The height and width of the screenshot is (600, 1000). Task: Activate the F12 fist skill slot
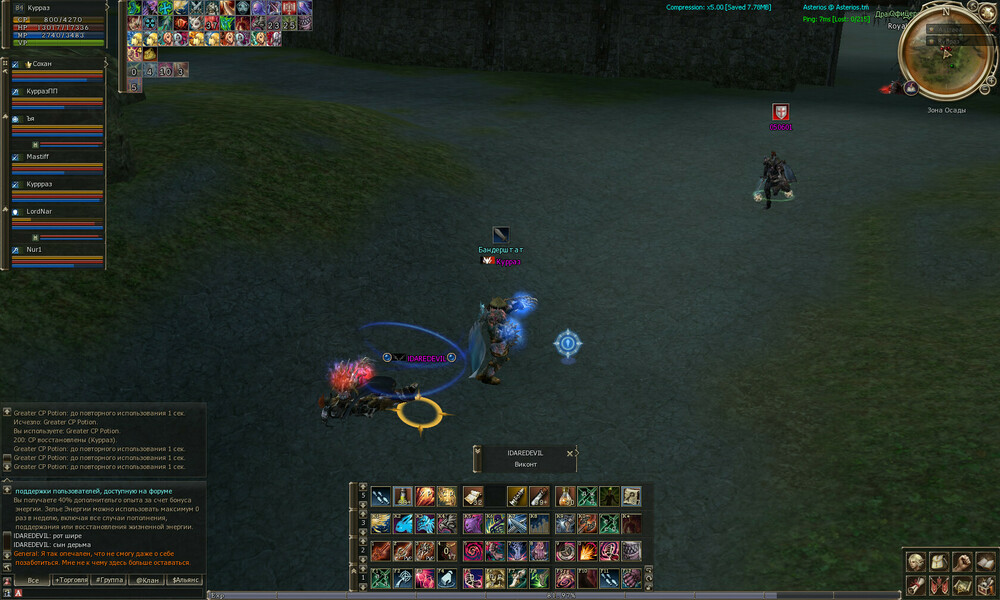click(x=631, y=577)
